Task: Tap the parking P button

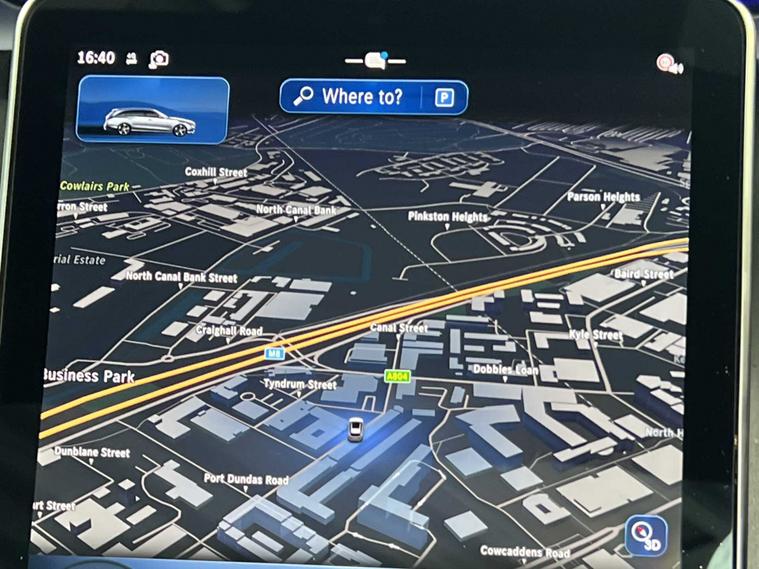Action: 442,97
